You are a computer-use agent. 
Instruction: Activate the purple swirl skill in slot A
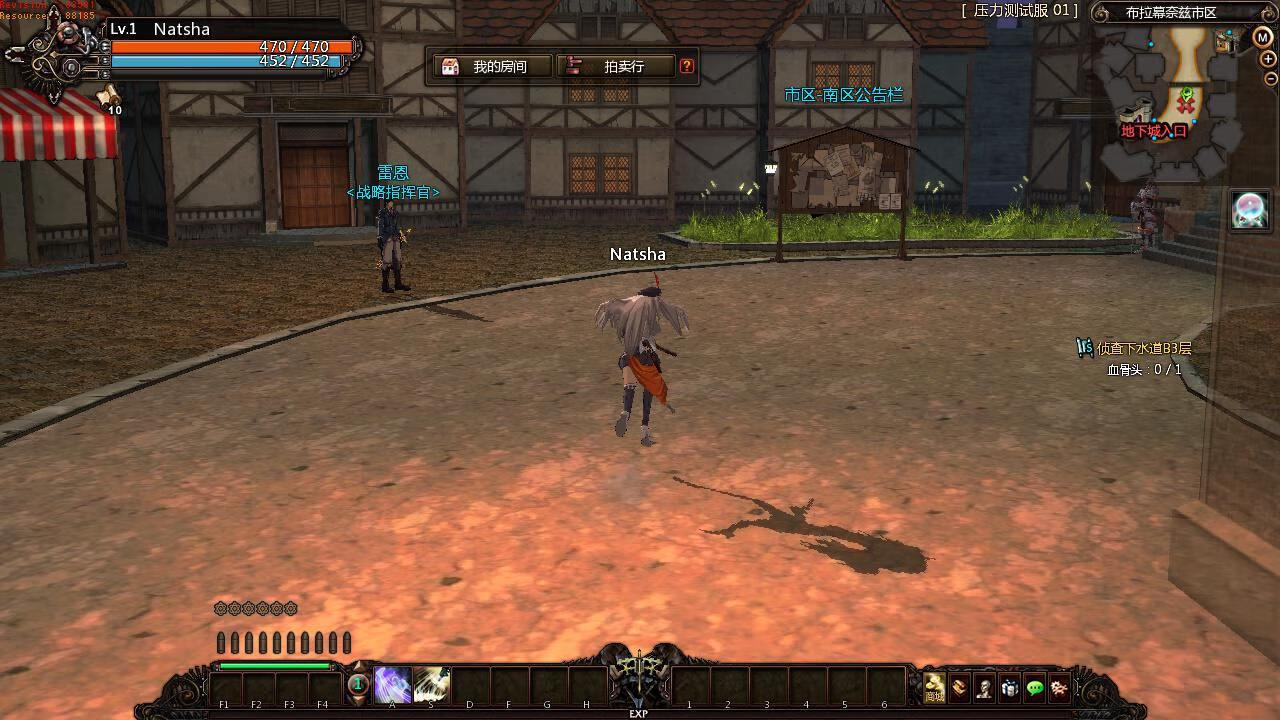point(392,685)
